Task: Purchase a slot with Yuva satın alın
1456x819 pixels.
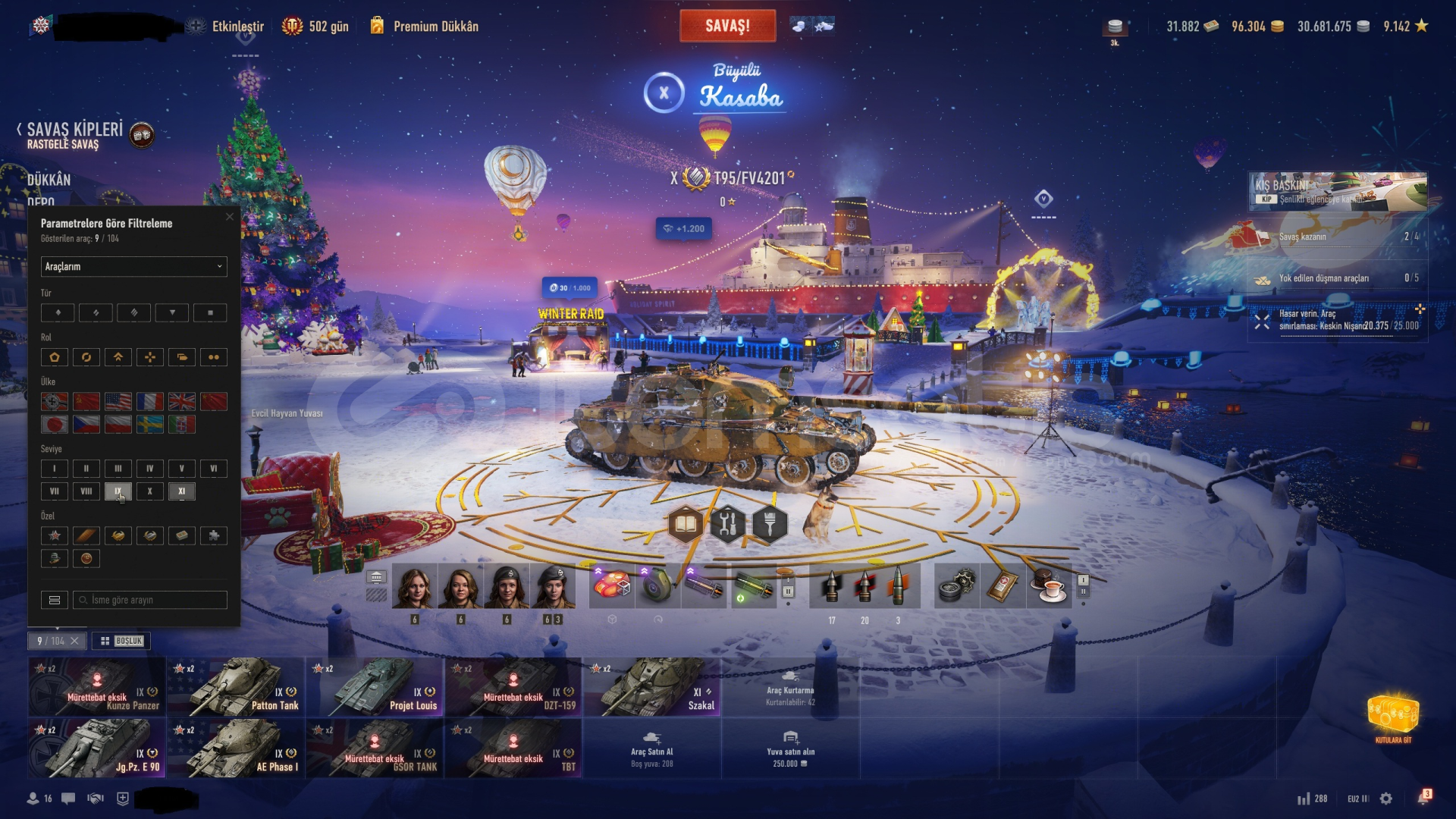Action: 790,748
